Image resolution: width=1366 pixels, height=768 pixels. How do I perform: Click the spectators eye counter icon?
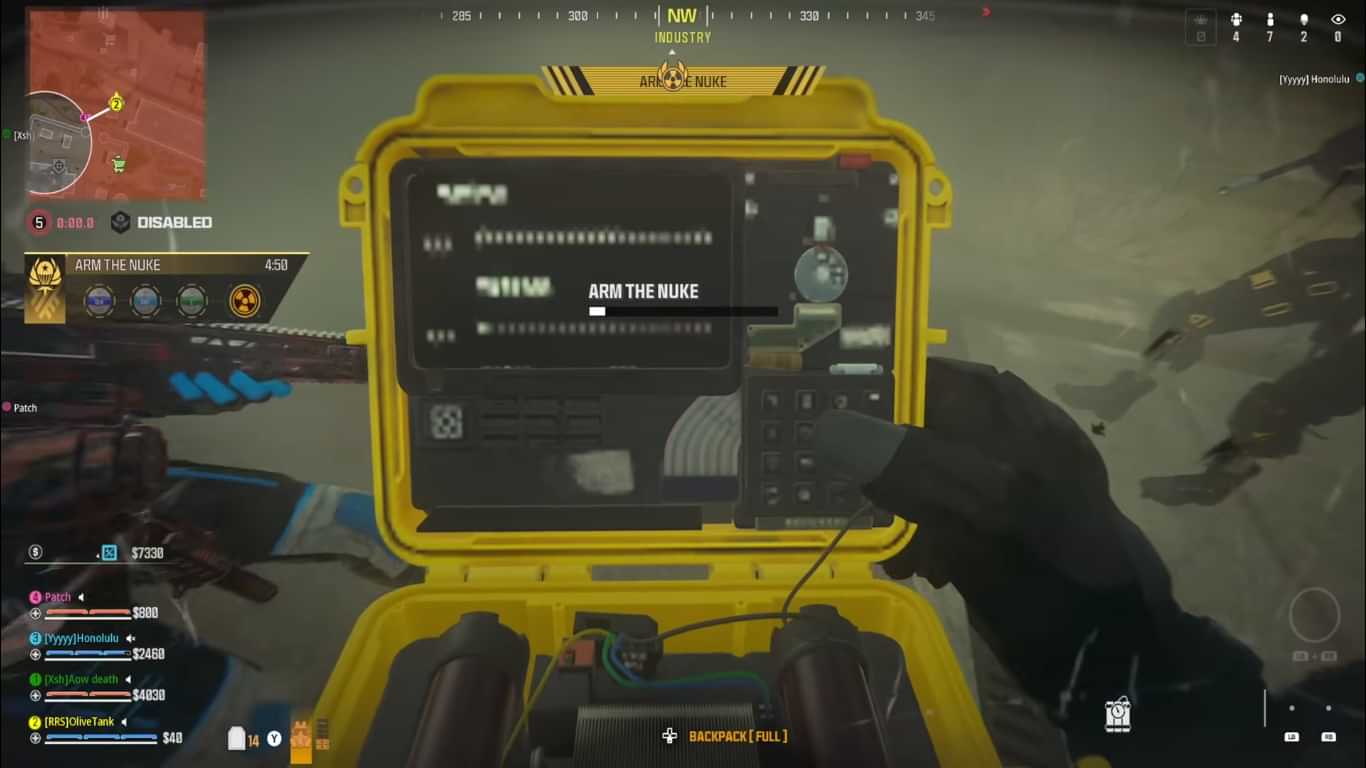pos(1338,19)
